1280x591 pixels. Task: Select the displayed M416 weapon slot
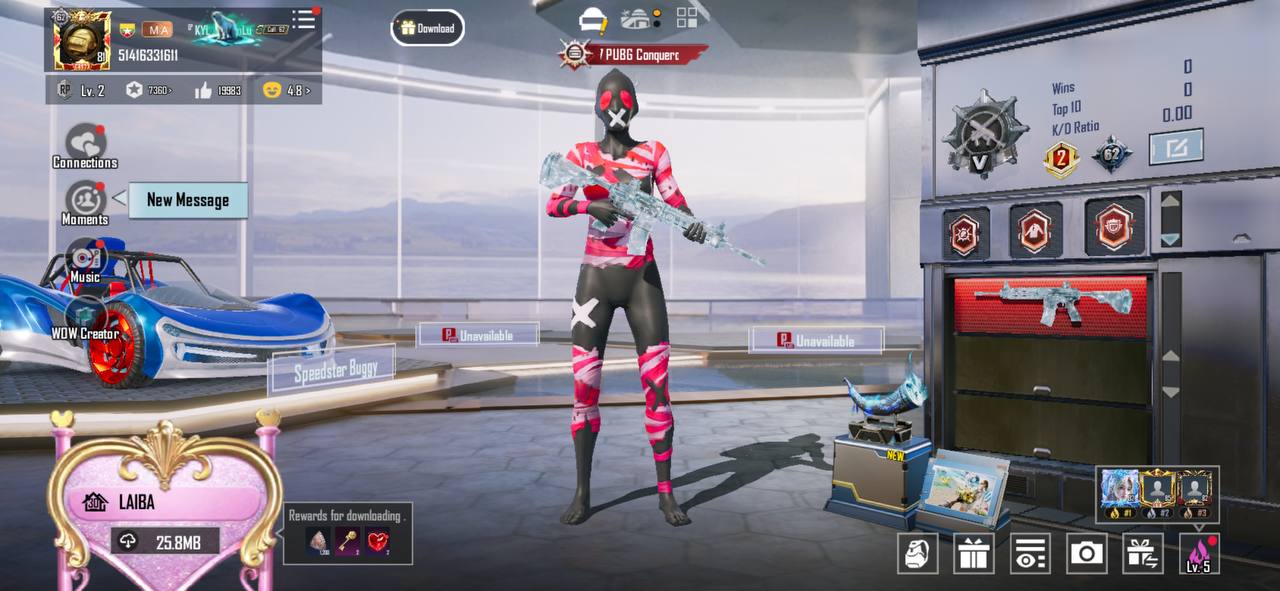pos(1051,303)
